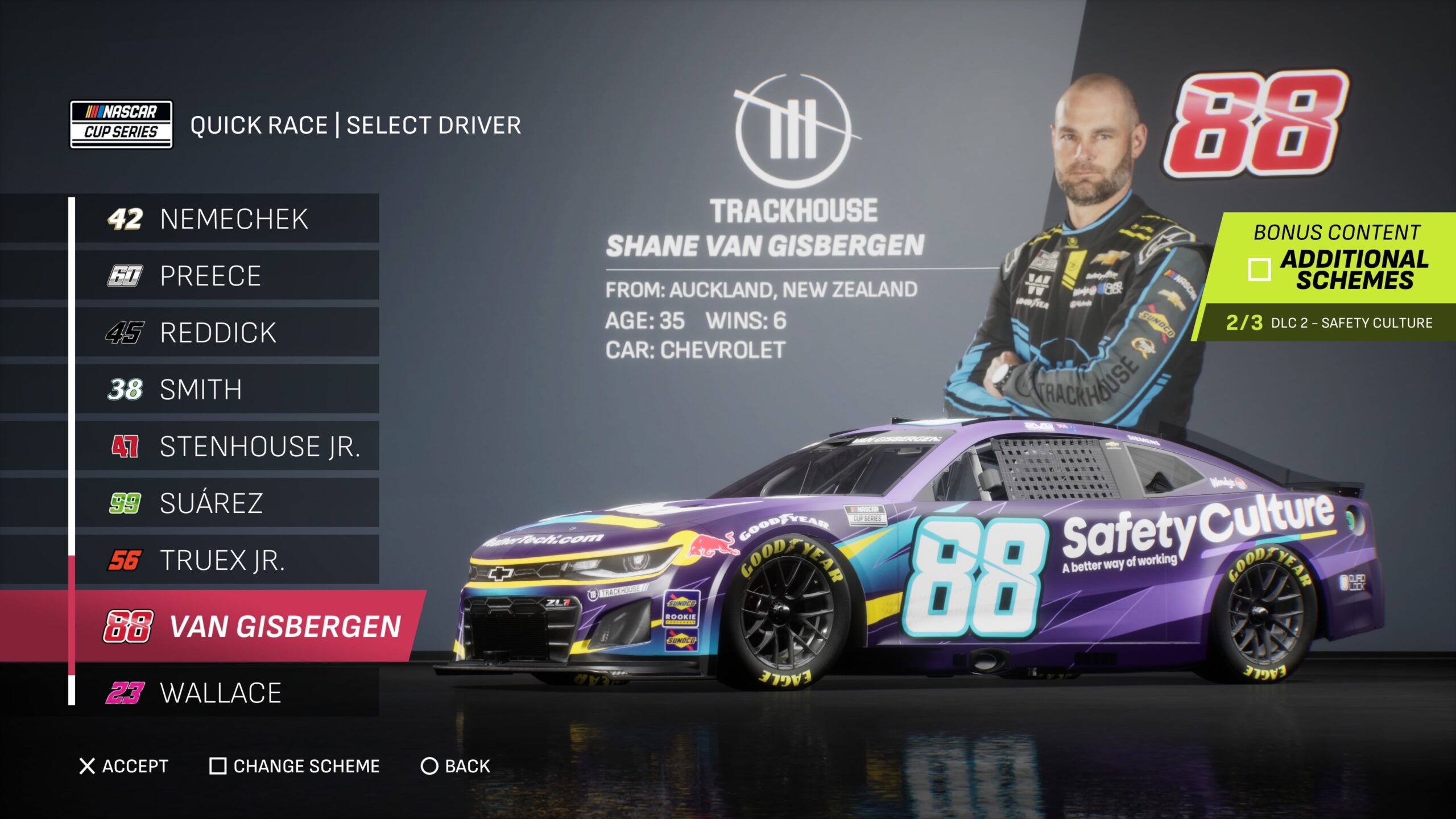Choose Preece from the driver list
The height and width of the screenshot is (819, 1456).
click(227, 276)
